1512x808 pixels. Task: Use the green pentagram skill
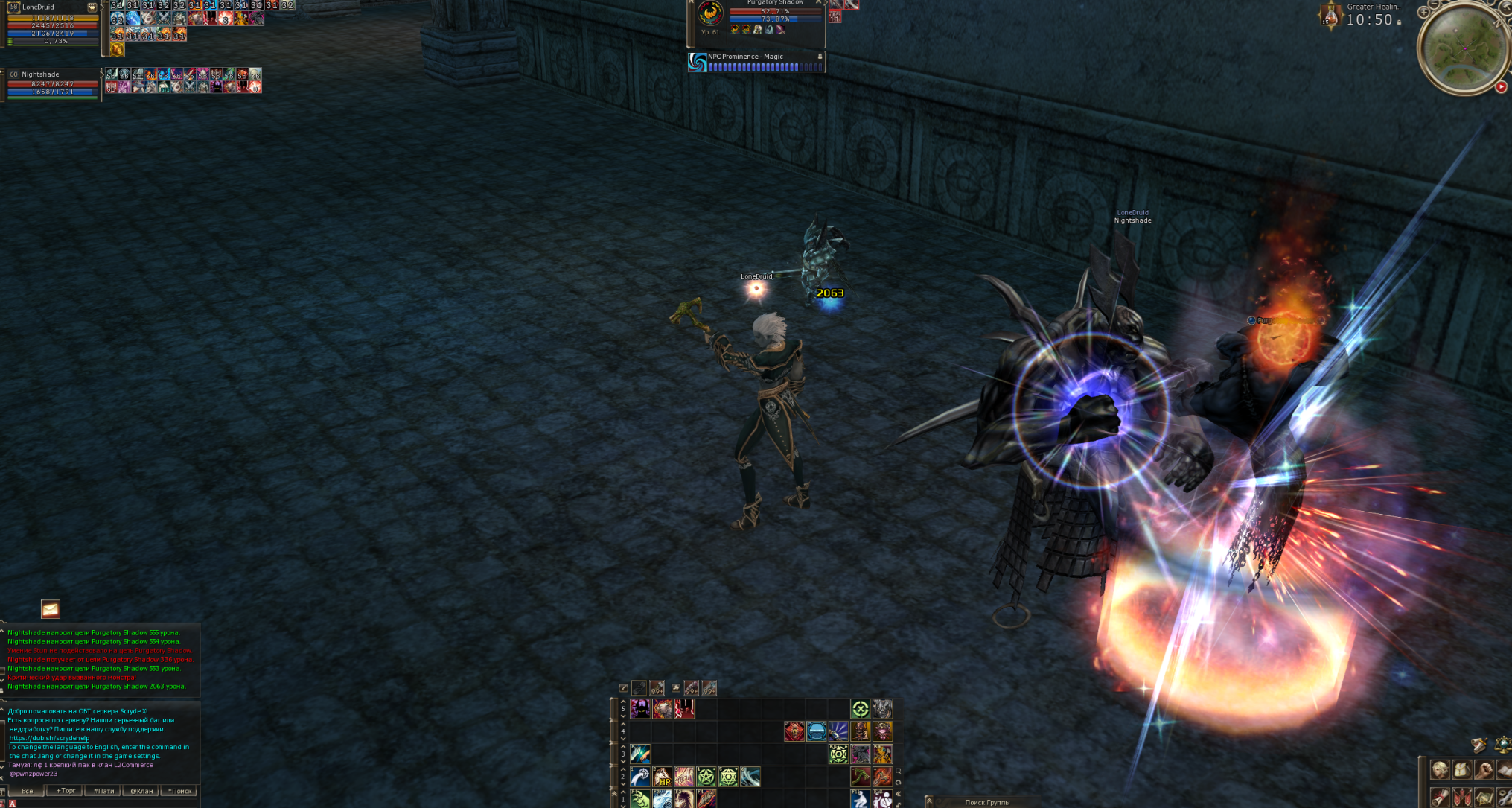706,777
